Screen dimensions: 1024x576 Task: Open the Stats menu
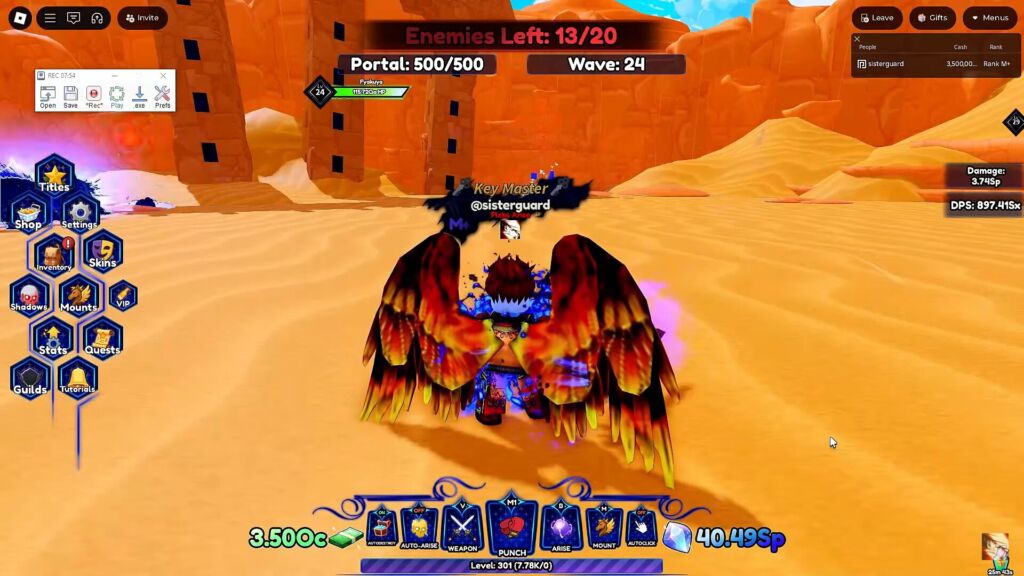click(x=53, y=339)
